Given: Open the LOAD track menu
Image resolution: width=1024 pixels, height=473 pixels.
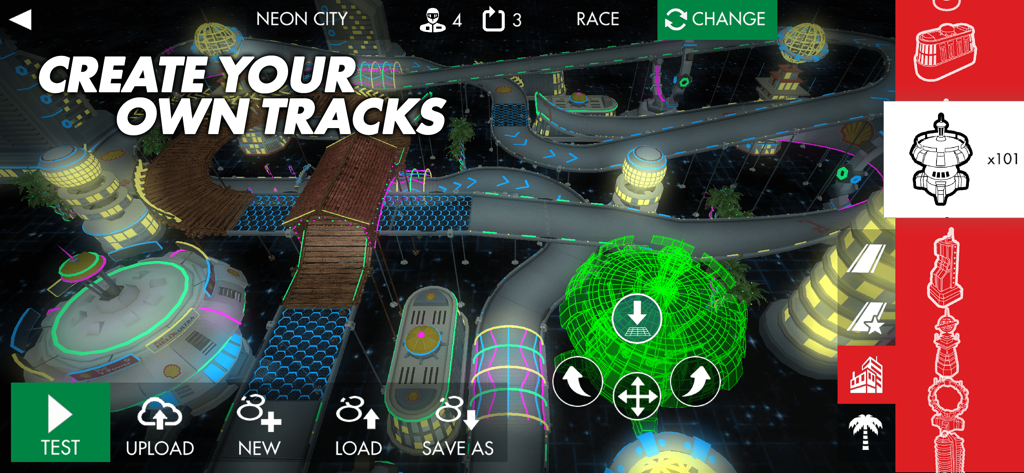Looking at the screenshot, I should coord(358,426).
